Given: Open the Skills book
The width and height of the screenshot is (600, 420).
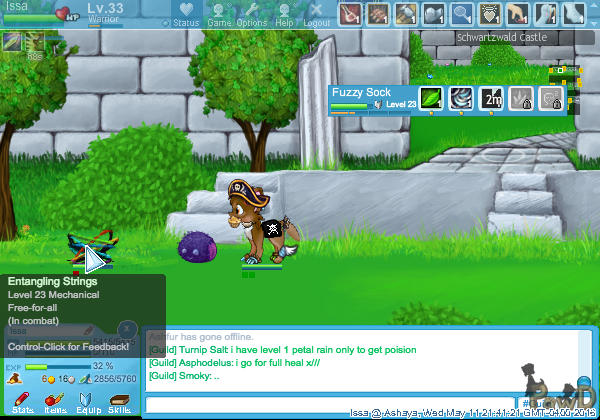Looking at the screenshot, I should [119, 402].
